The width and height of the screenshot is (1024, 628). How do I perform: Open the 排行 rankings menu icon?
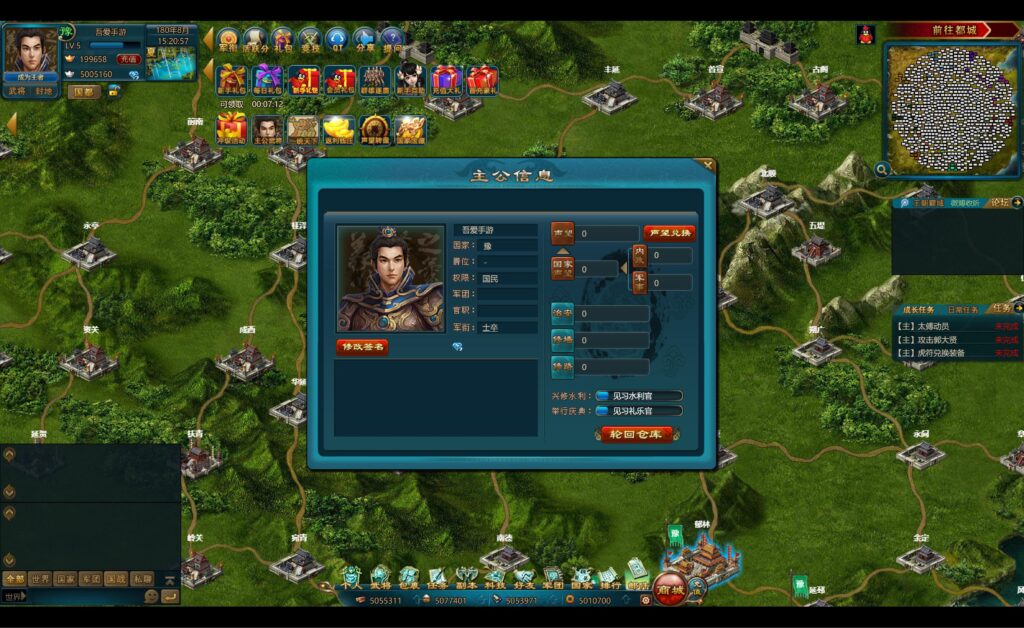tap(609, 577)
